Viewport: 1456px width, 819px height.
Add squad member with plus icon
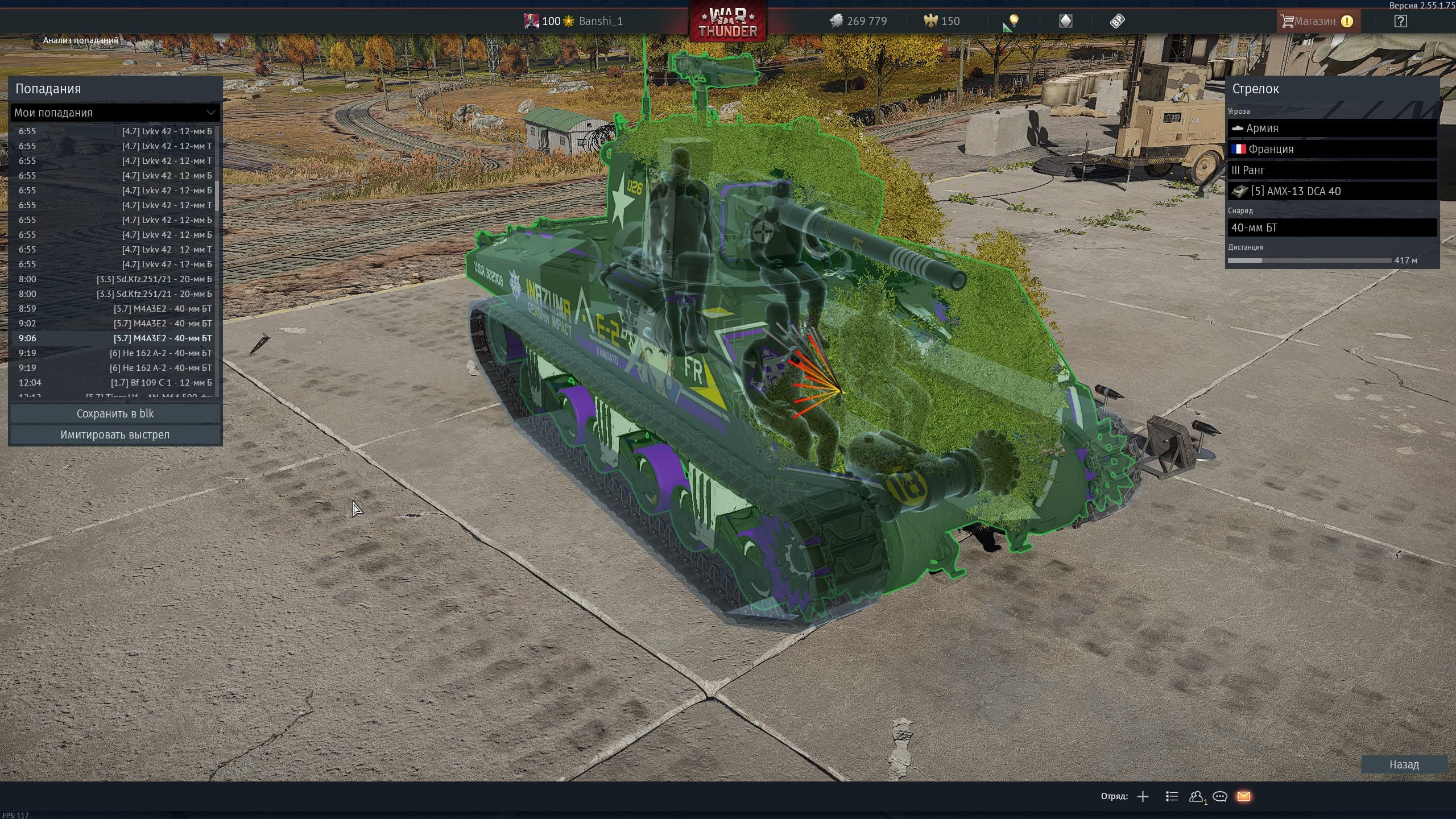coord(1143,796)
